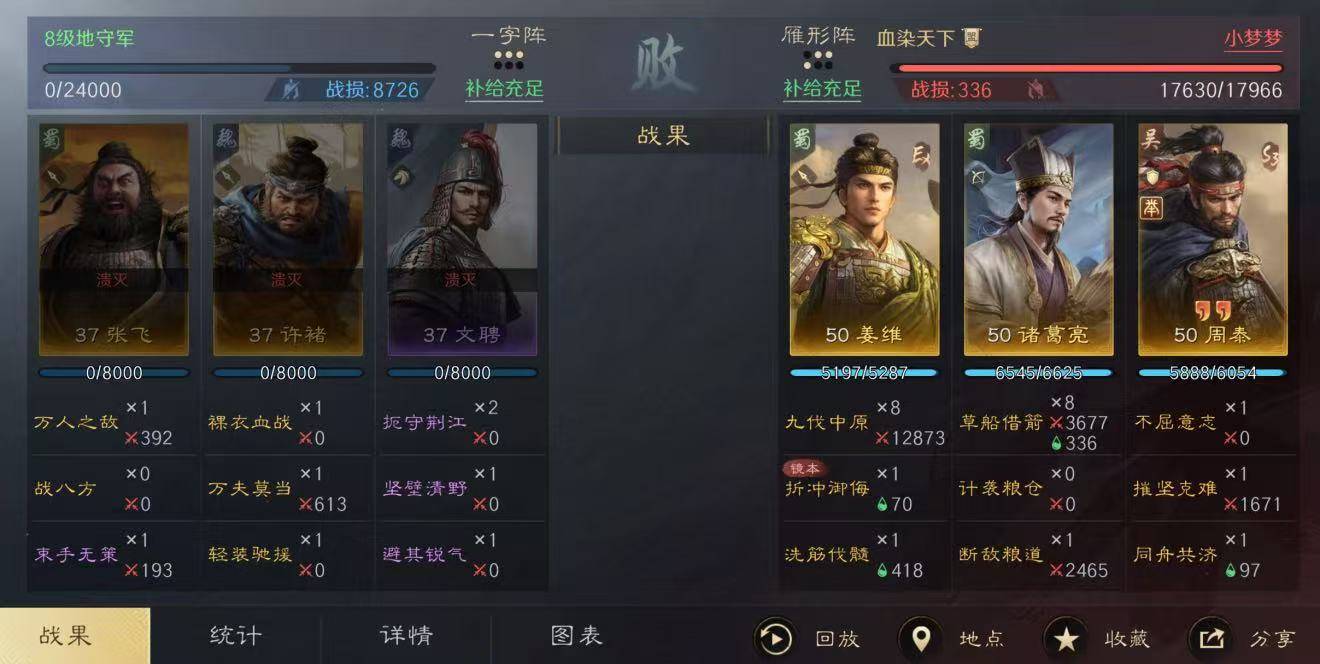Screen dimensions: 1320x664
Task: Show the 详情 details tab
Action: point(406,636)
